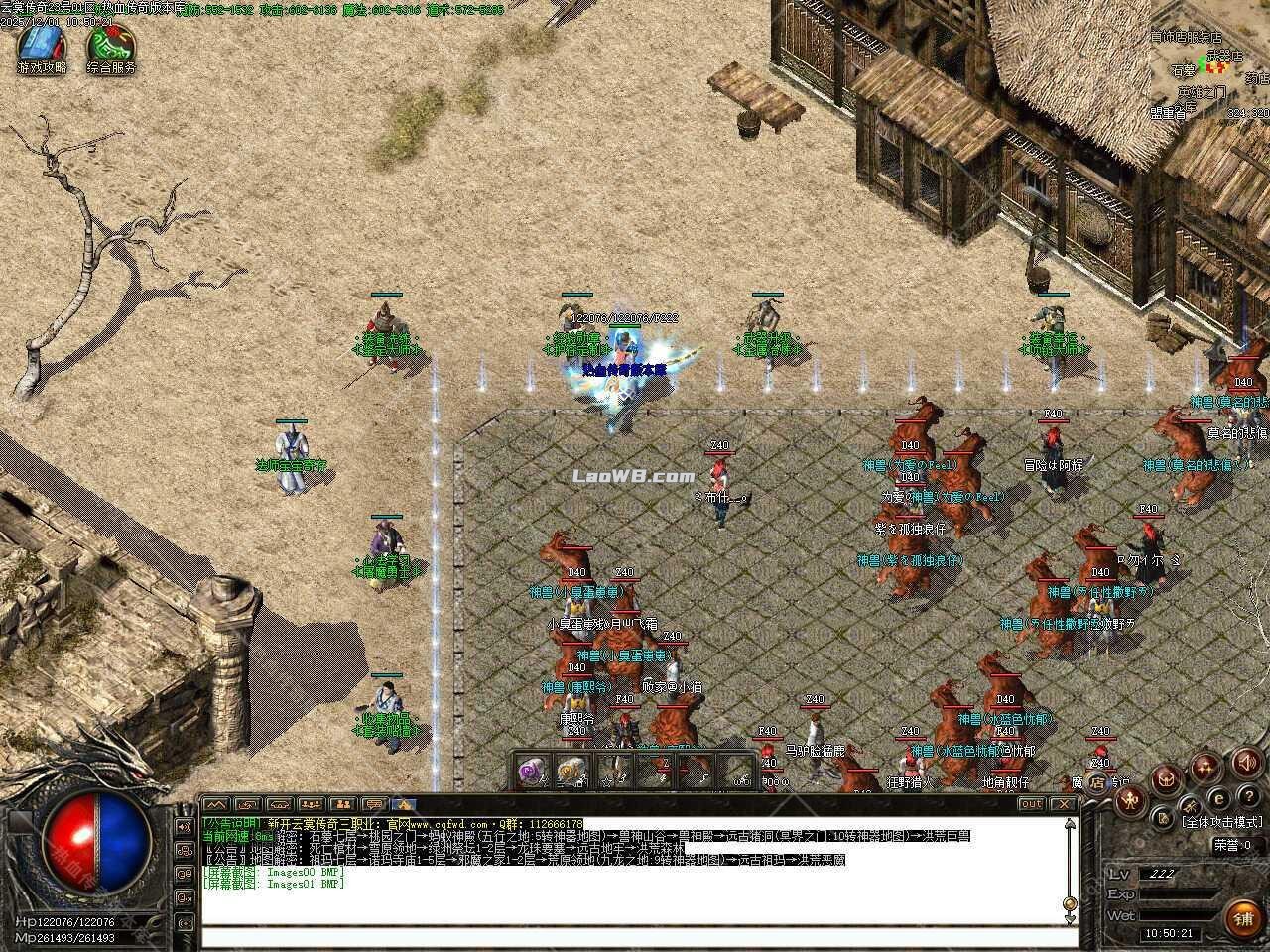The image size is (1270, 952).
Task: Click the speaker sound icon
Action: 1246,764
